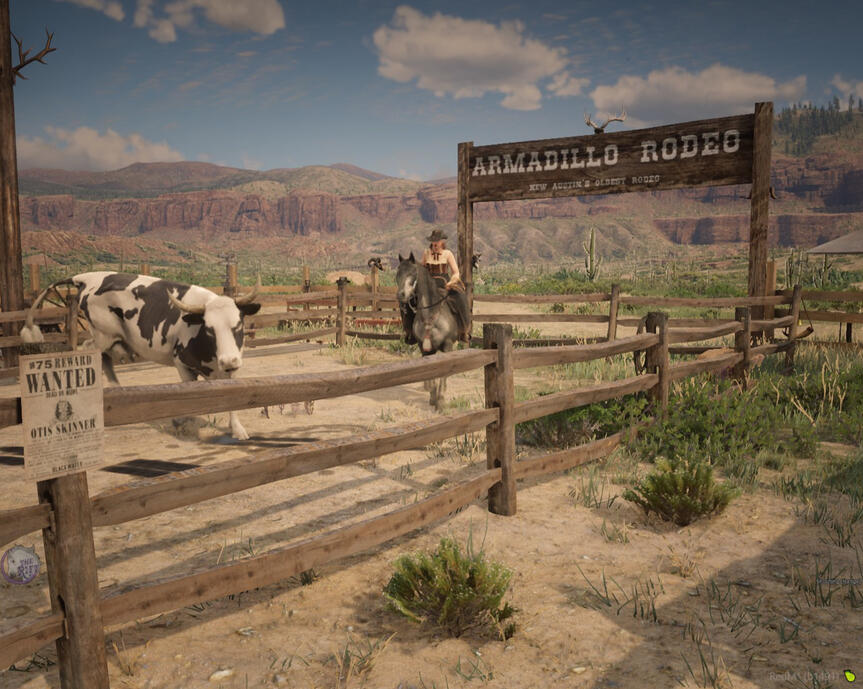Click the round purple goat logo badge
This screenshot has width=863, height=689.
pyautogui.click(x=19, y=565)
